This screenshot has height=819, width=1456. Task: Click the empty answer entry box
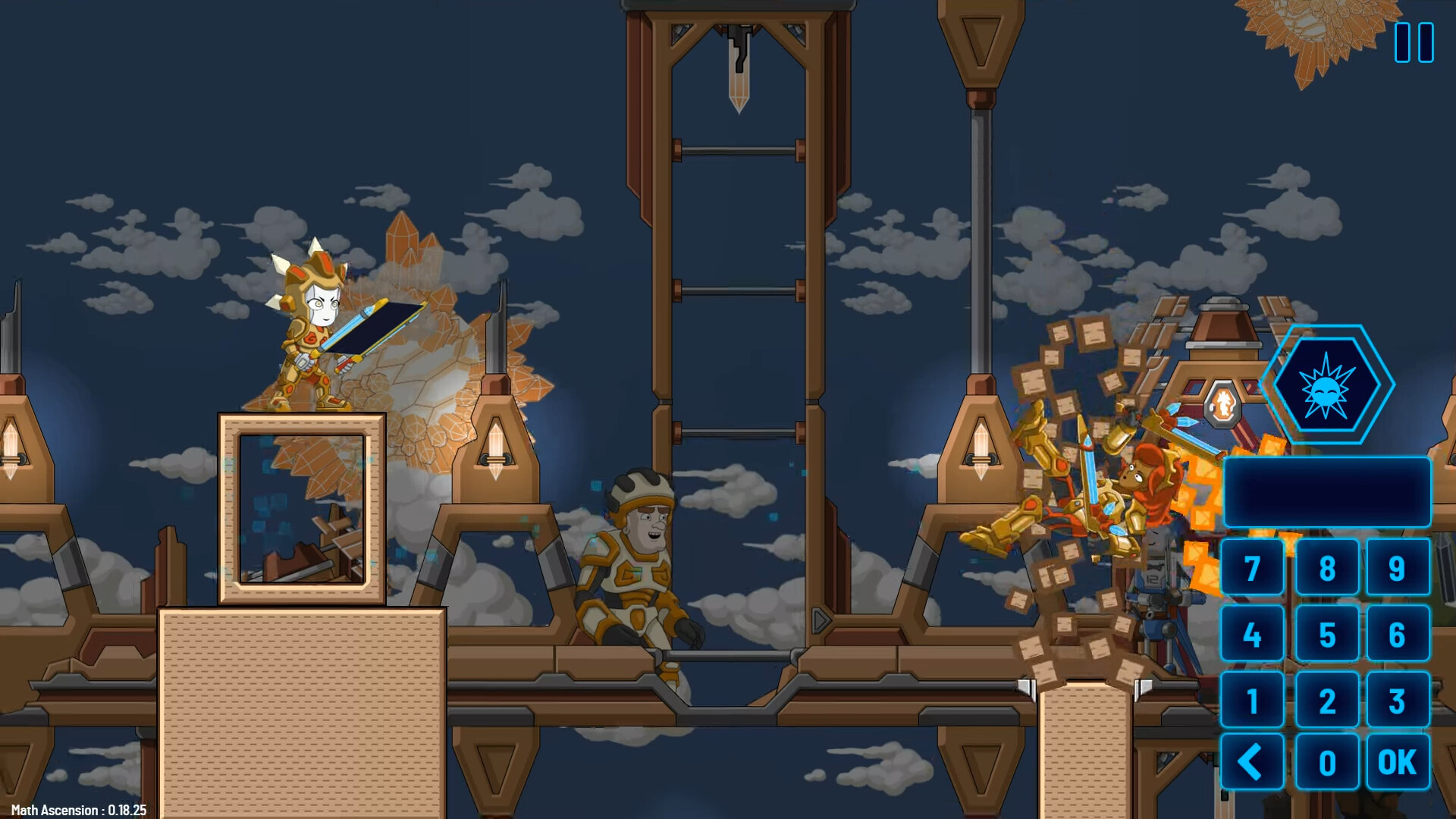(1329, 493)
